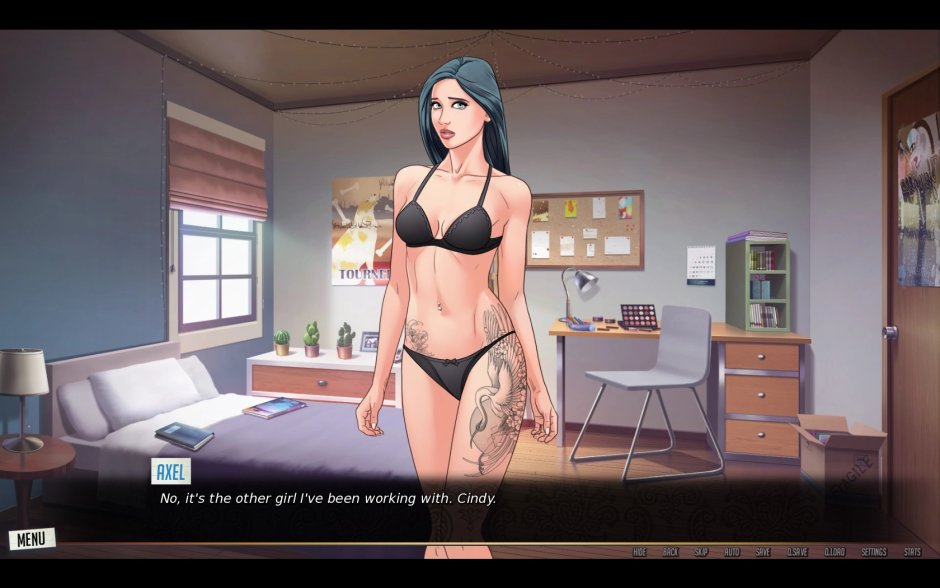Open the SAVE screen
Viewport: 940px width, 588px height.
pyautogui.click(x=763, y=552)
